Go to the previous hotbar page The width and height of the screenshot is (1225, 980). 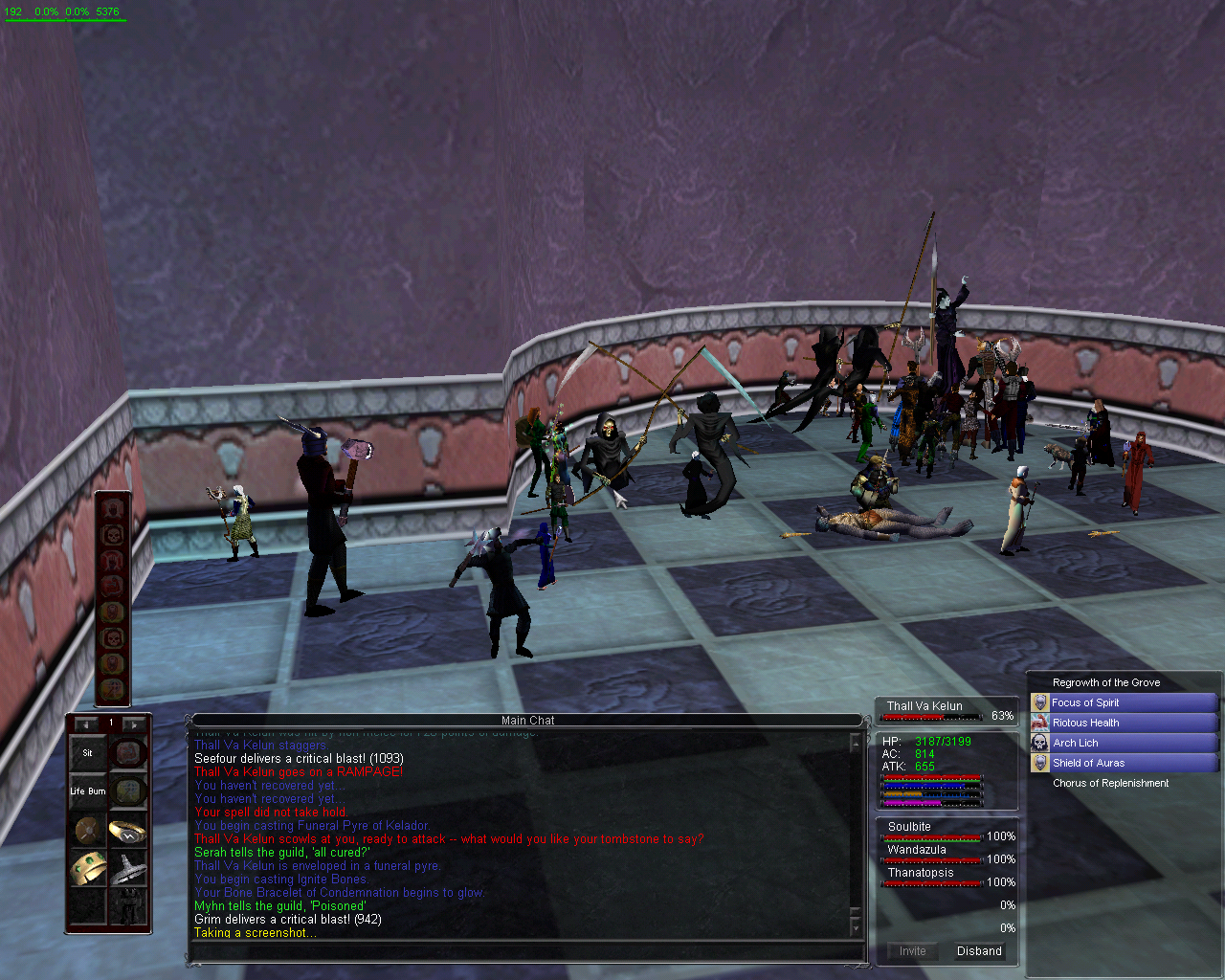86,724
